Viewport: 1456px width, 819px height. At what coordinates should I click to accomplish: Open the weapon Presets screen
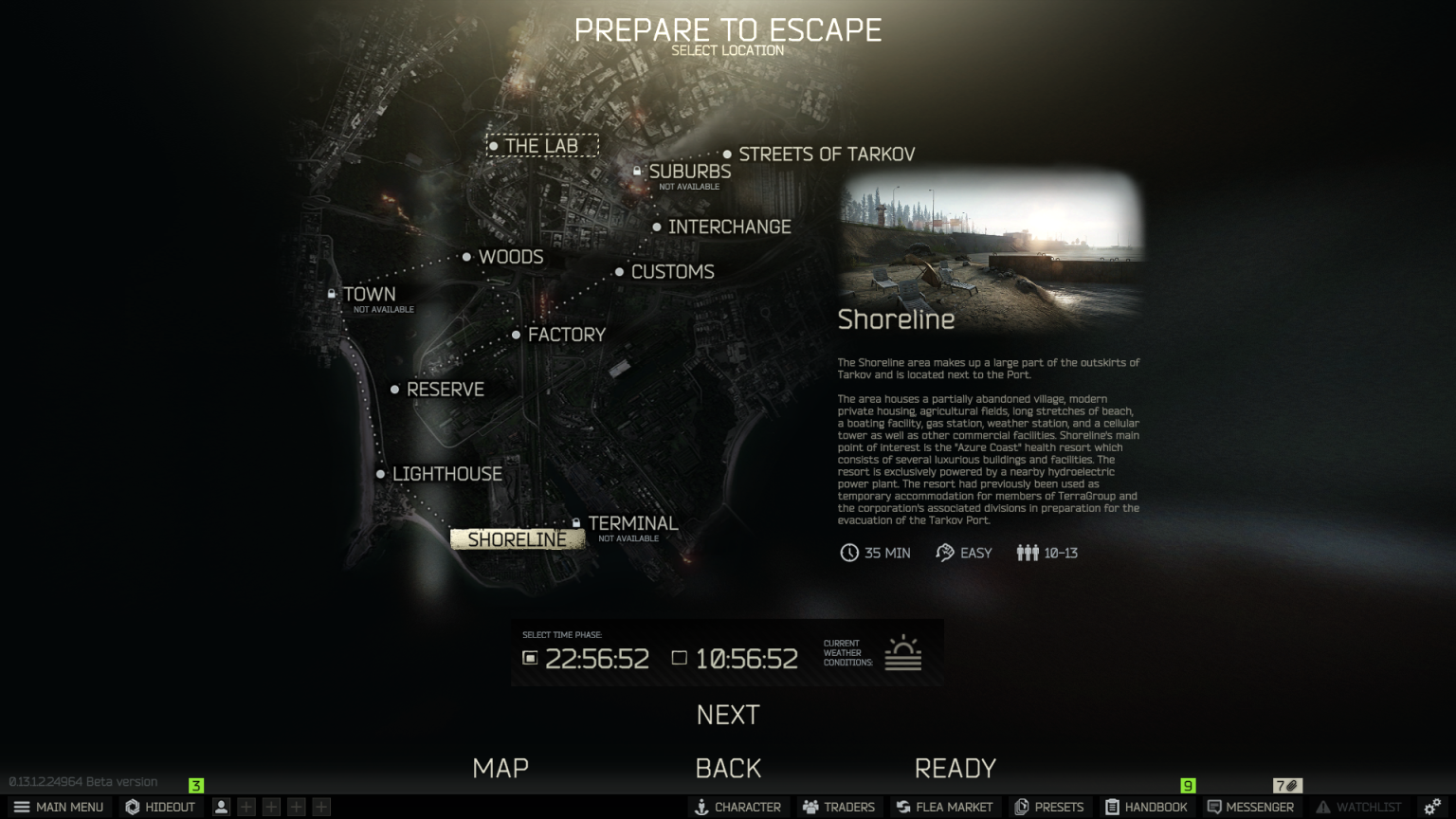click(1050, 807)
